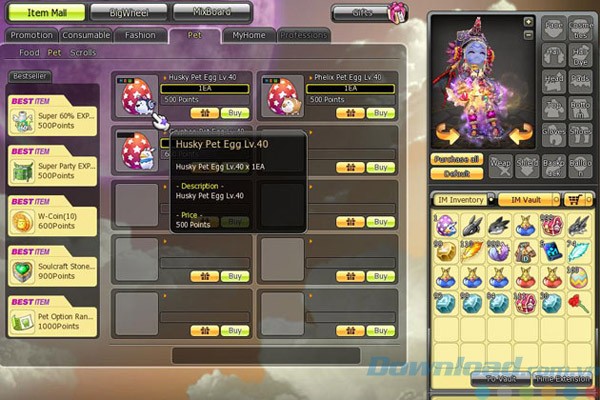600x400 pixels.
Task: Select the Food subcategory
Action: point(30,52)
